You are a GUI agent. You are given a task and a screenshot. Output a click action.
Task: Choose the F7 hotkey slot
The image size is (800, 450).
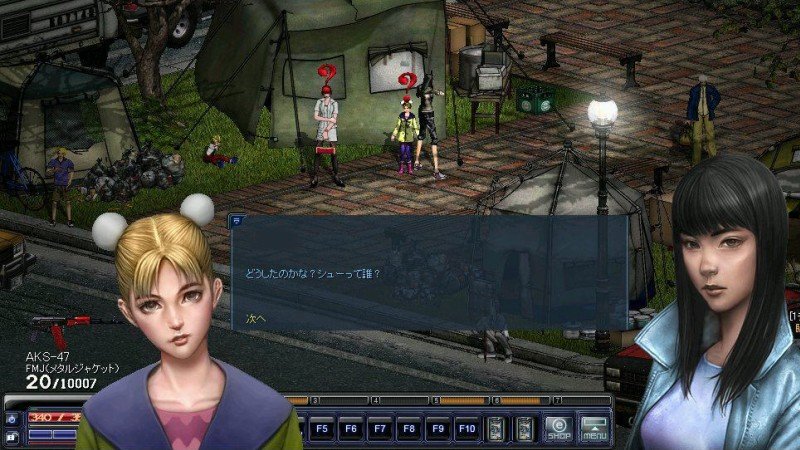(x=379, y=429)
